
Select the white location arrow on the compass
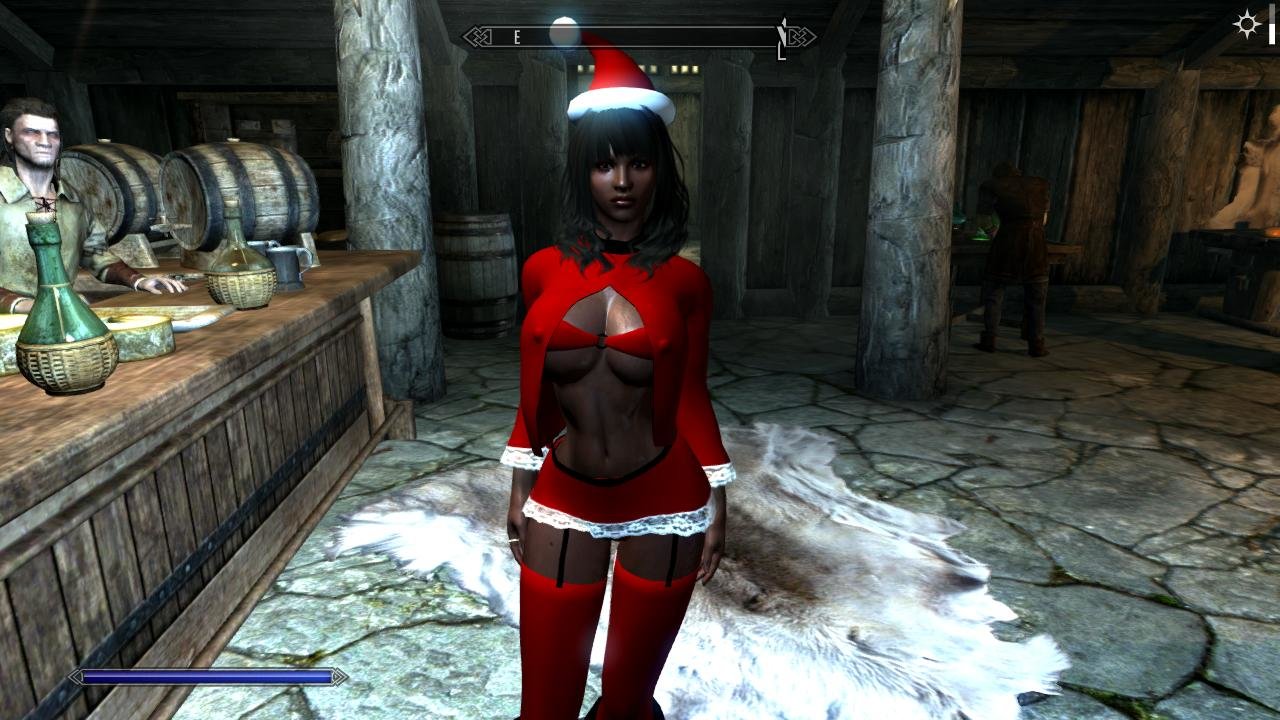(780, 30)
